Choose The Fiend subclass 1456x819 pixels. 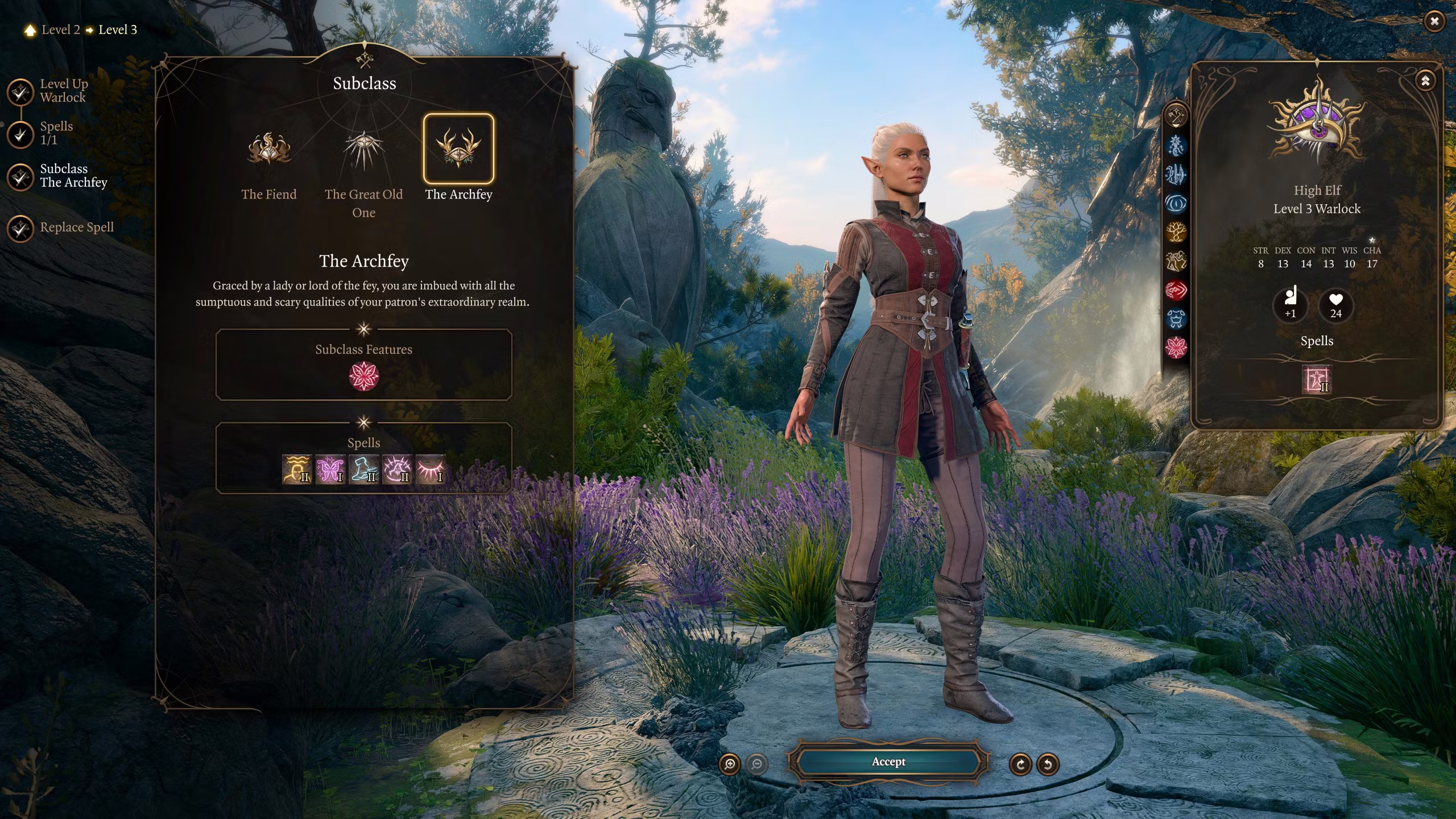[x=269, y=150]
